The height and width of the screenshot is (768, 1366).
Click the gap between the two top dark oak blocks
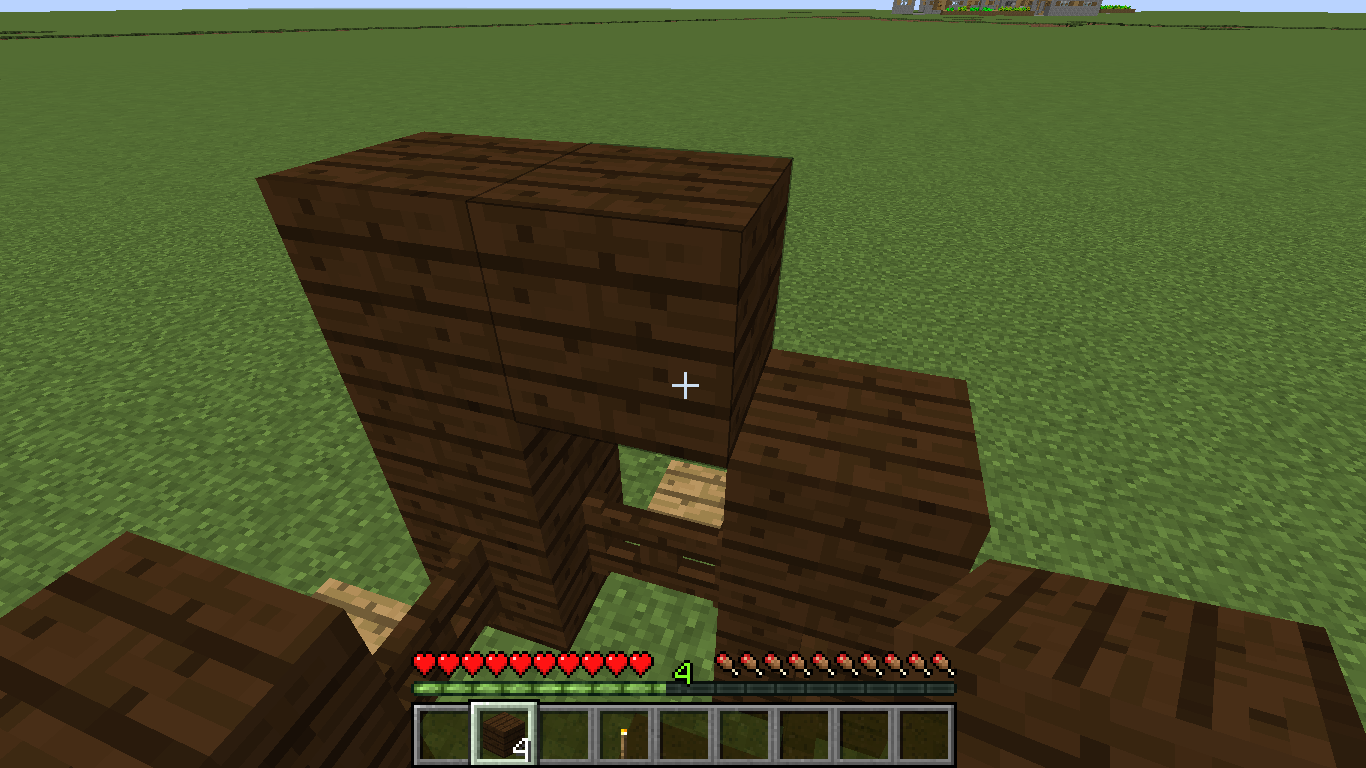point(530,170)
